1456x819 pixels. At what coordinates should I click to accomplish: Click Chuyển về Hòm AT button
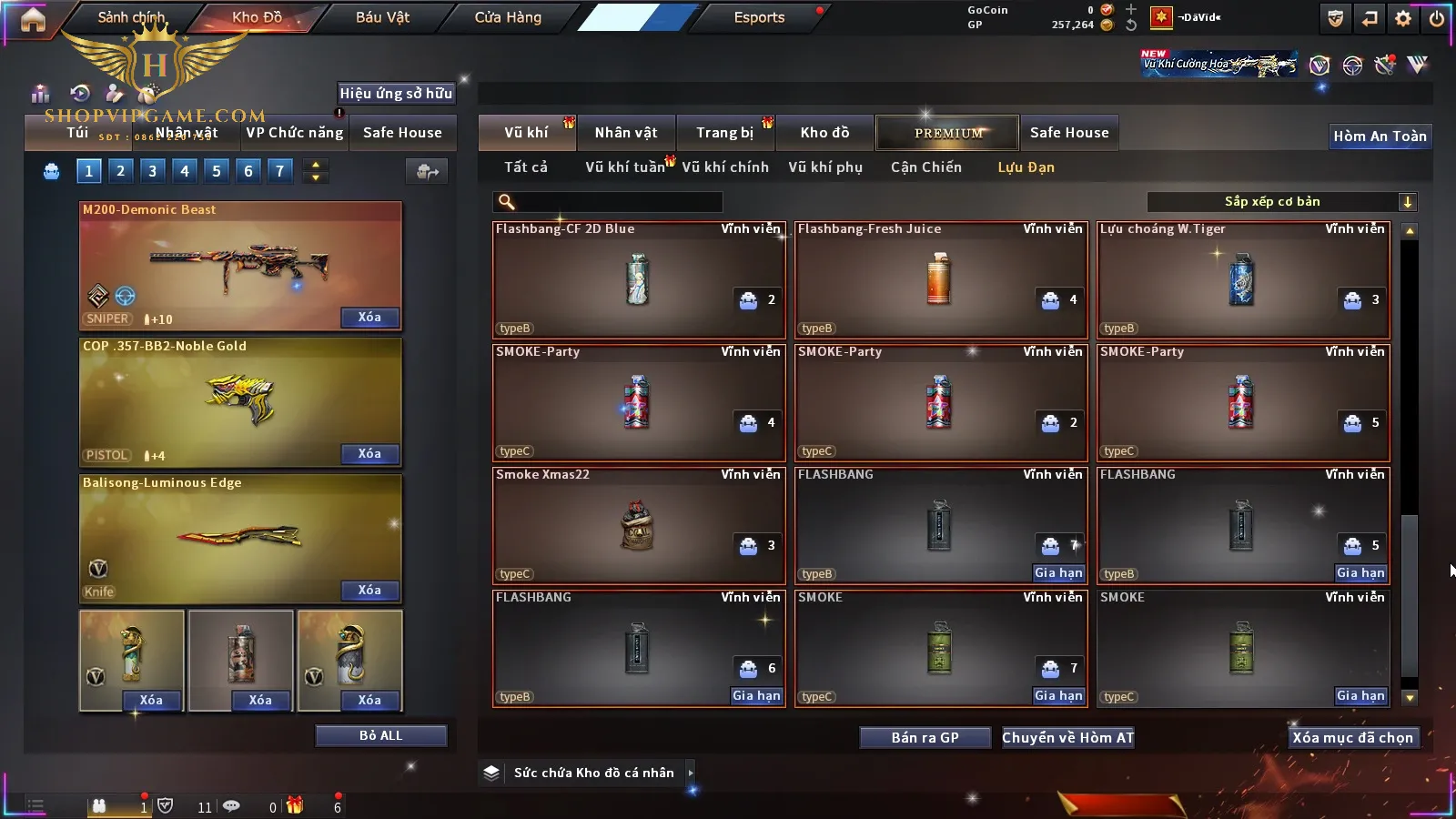click(1067, 738)
